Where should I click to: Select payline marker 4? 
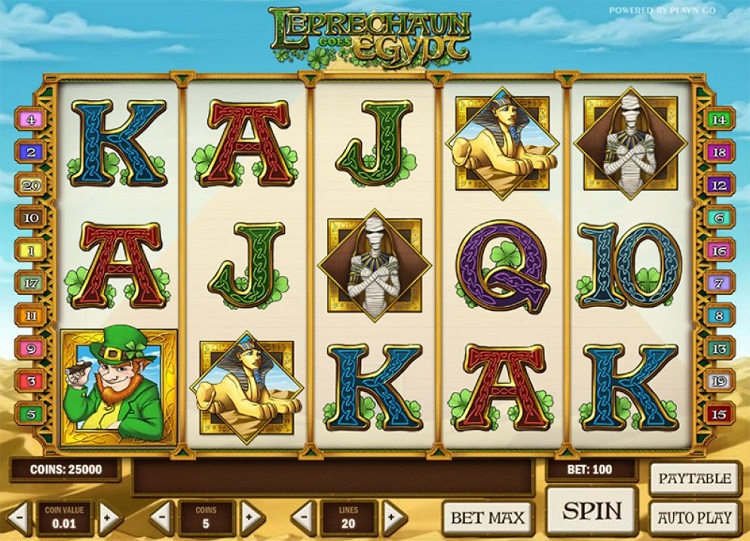pos(31,120)
